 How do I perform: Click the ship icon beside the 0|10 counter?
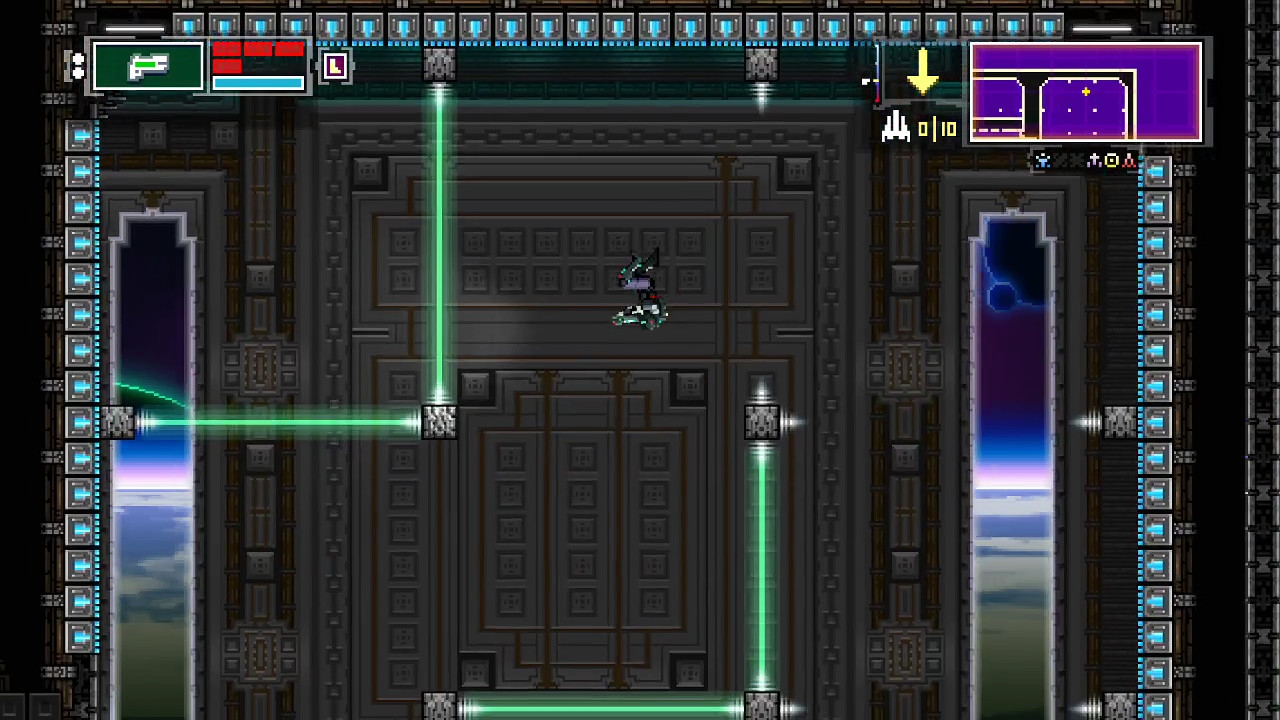(x=895, y=128)
